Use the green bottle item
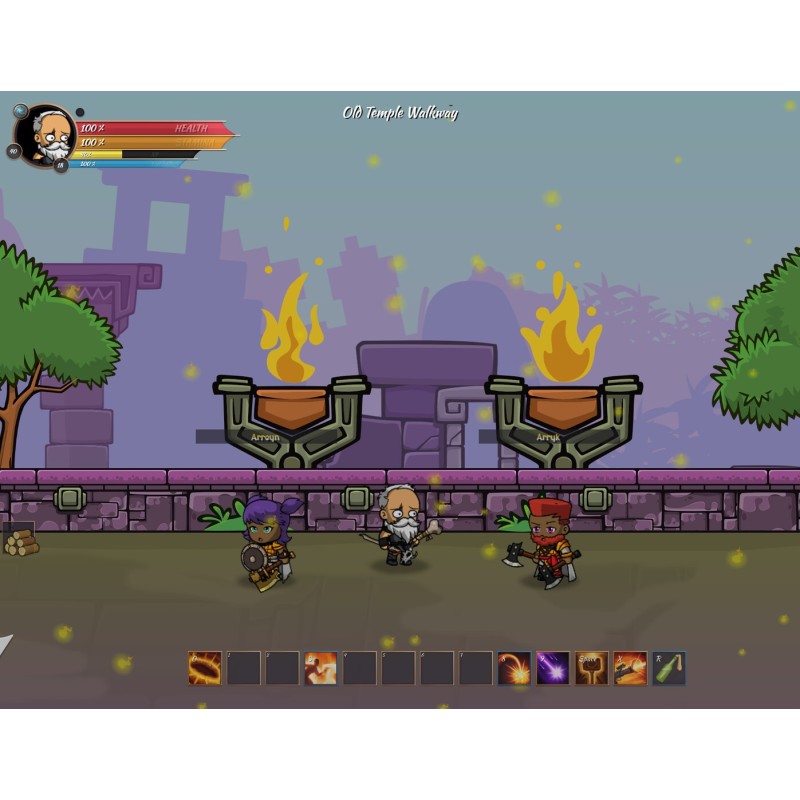This screenshot has height=800, width=800. pyautogui.click(x=669, y=668)
